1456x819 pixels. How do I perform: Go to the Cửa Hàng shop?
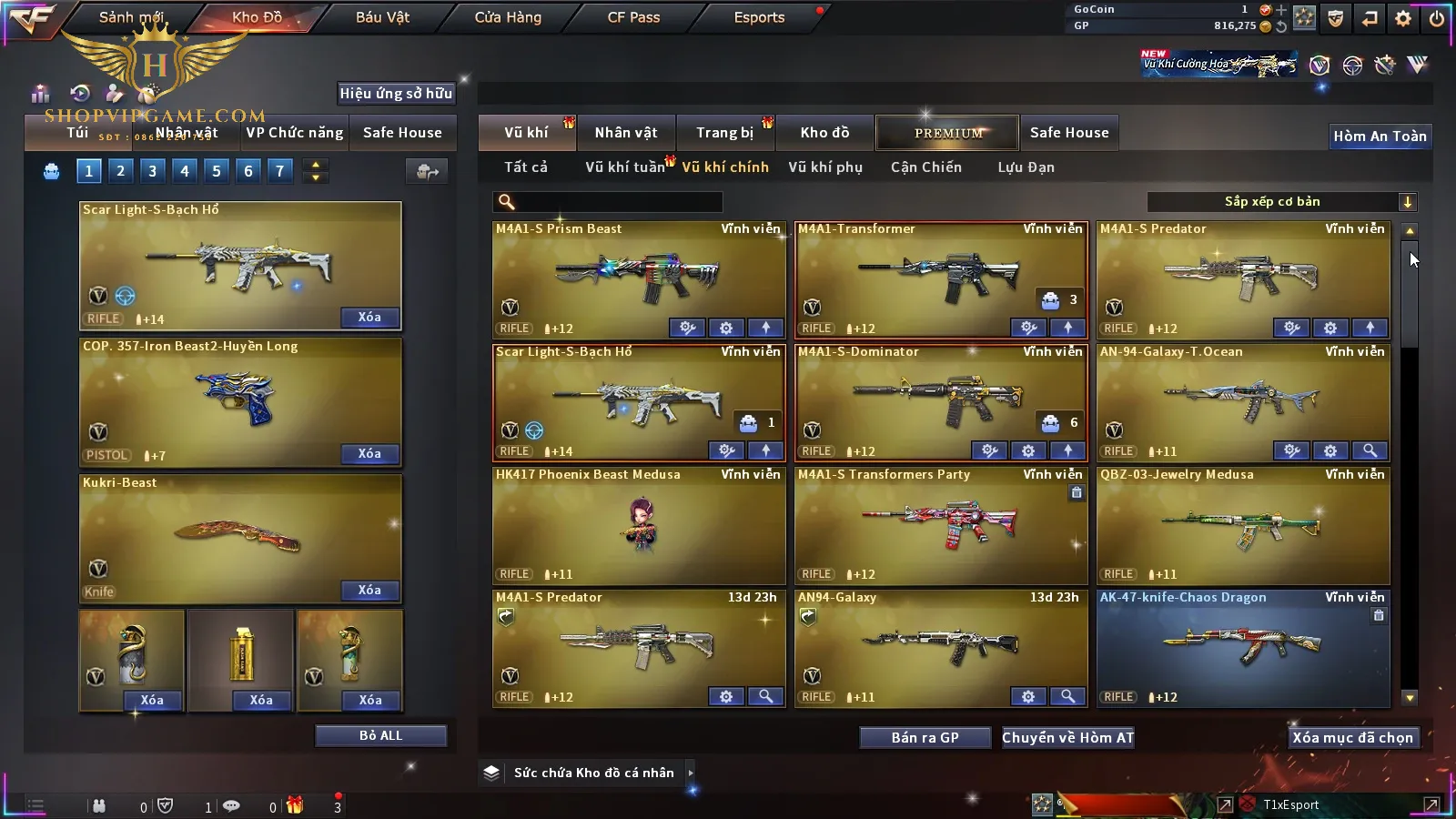tap(508, 17)
